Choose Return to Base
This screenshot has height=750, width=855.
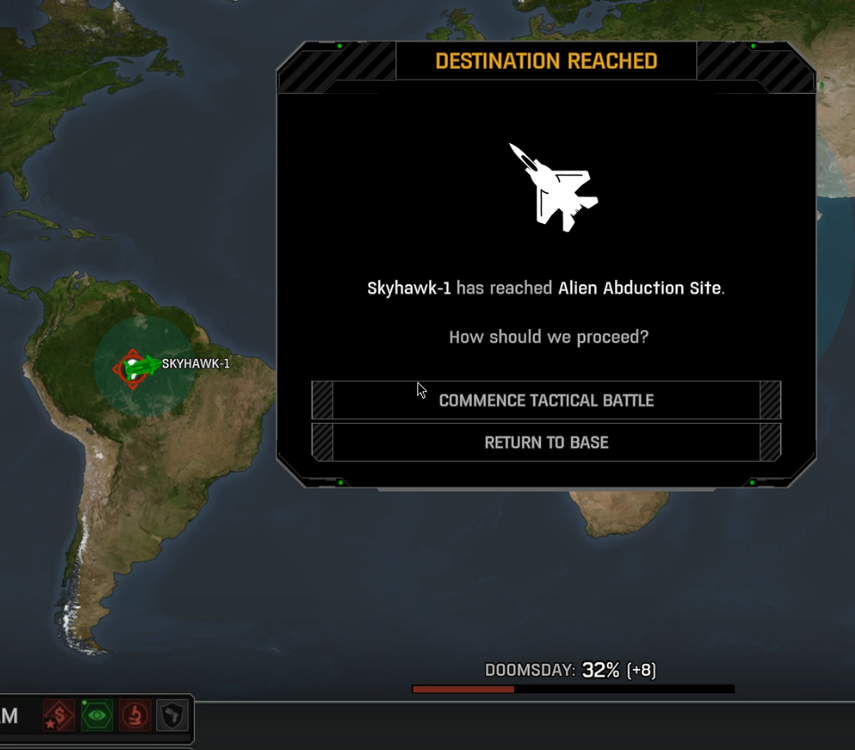click(546, 442)
